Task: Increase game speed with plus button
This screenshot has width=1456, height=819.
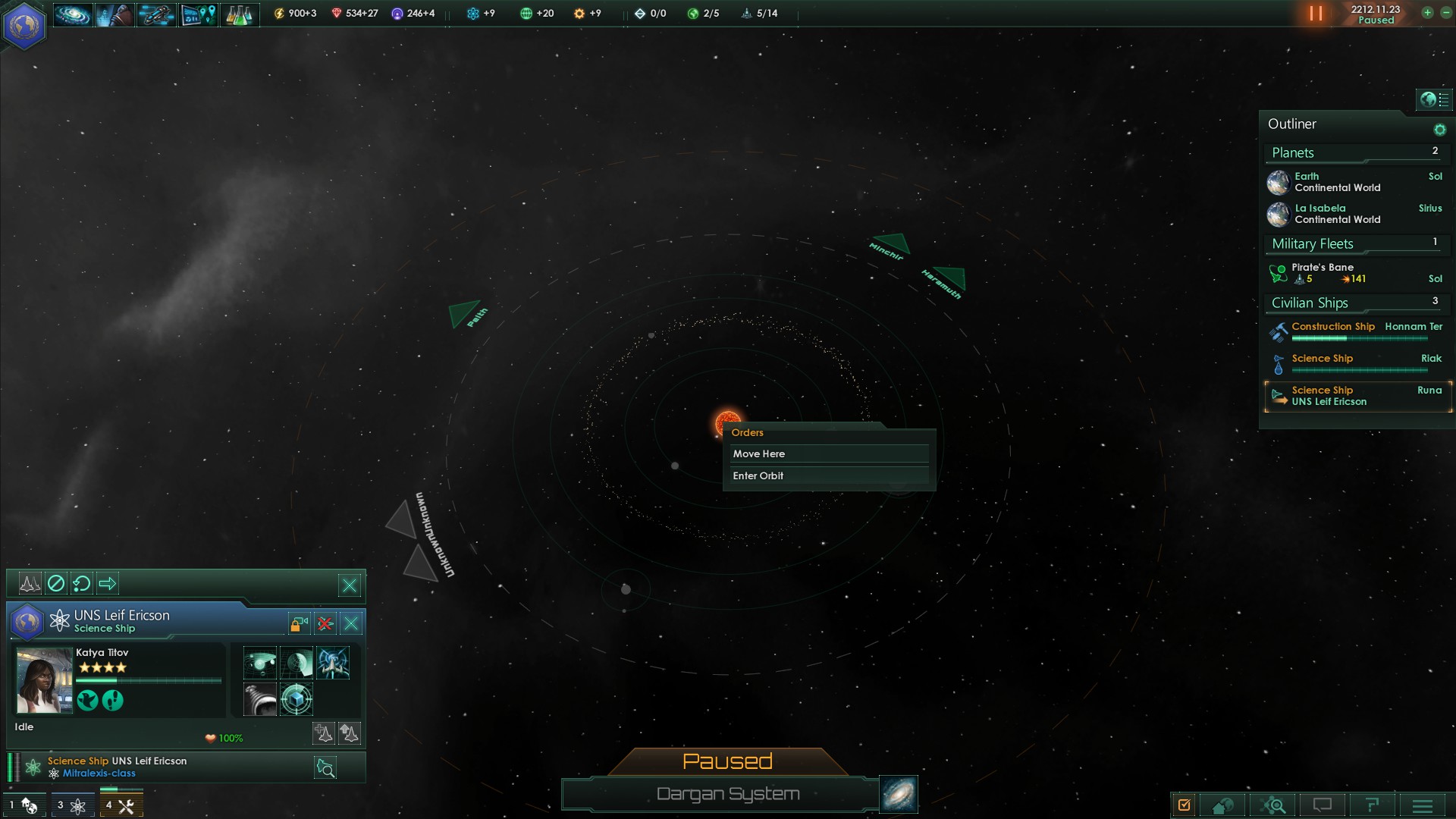Action: pos(1427,13)
